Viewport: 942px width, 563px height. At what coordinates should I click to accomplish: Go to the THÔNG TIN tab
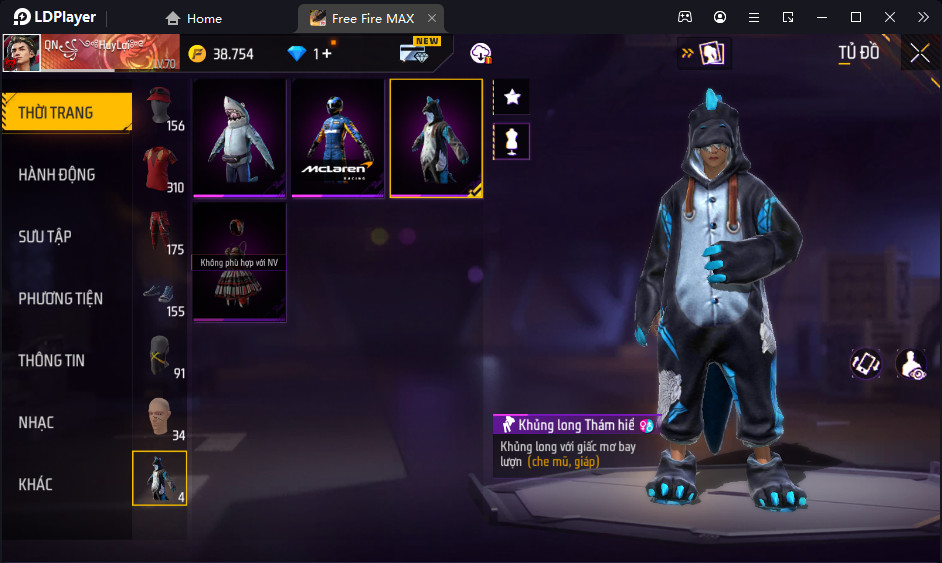point(51,360)
